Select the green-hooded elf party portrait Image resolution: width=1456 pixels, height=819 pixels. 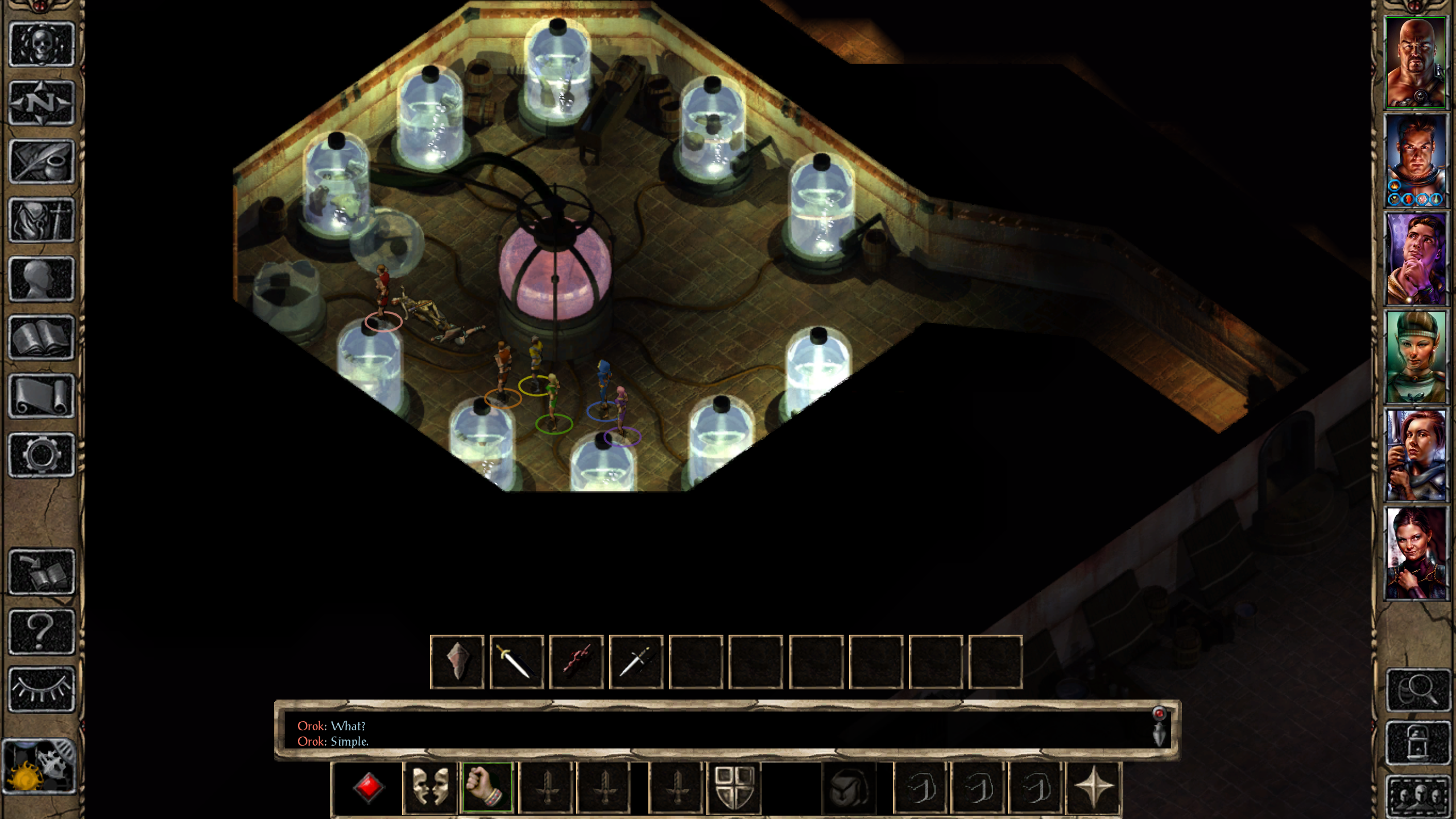(1415, 357)
